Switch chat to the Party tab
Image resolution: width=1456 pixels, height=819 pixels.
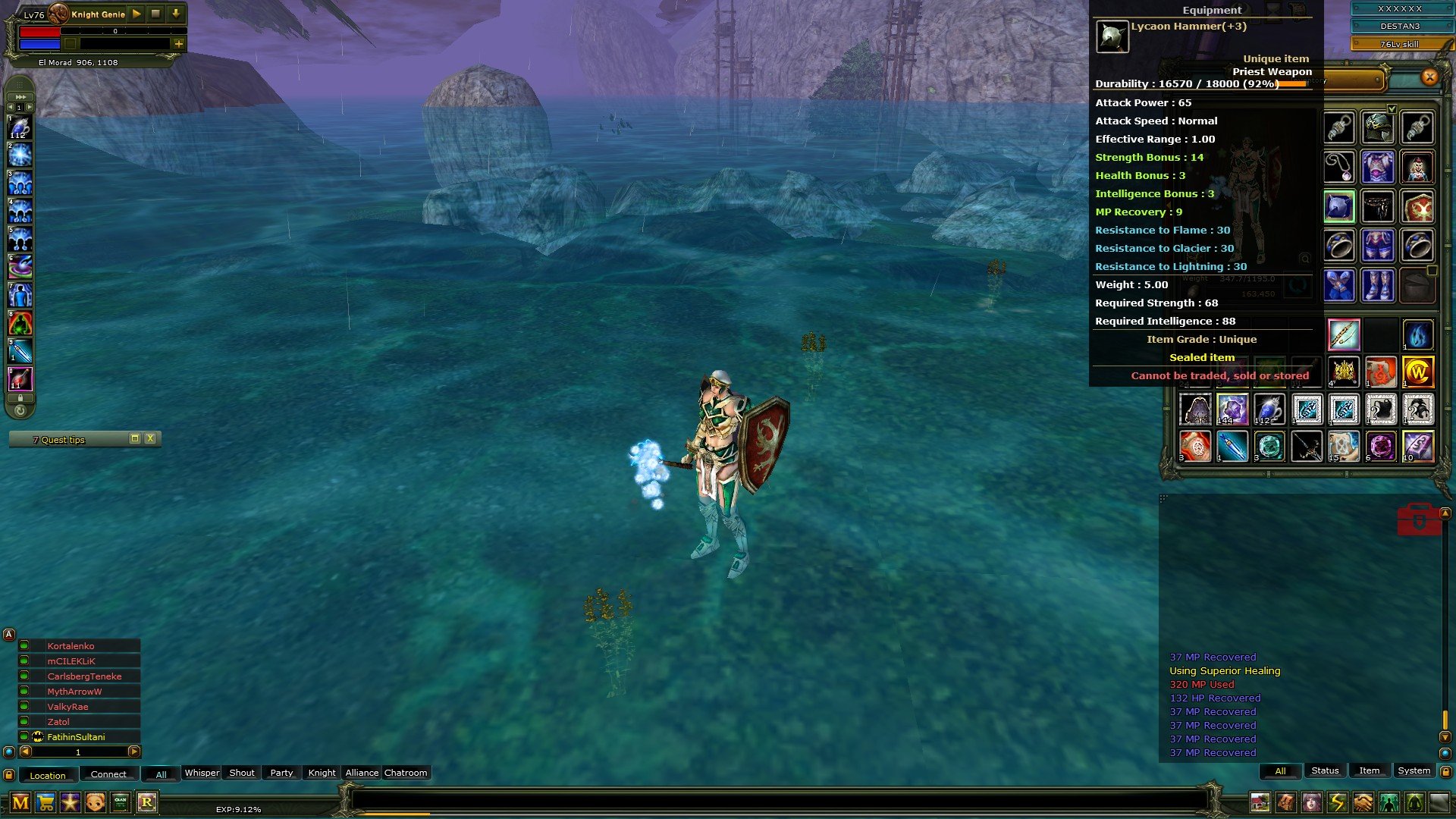click(x=281, y=773)
